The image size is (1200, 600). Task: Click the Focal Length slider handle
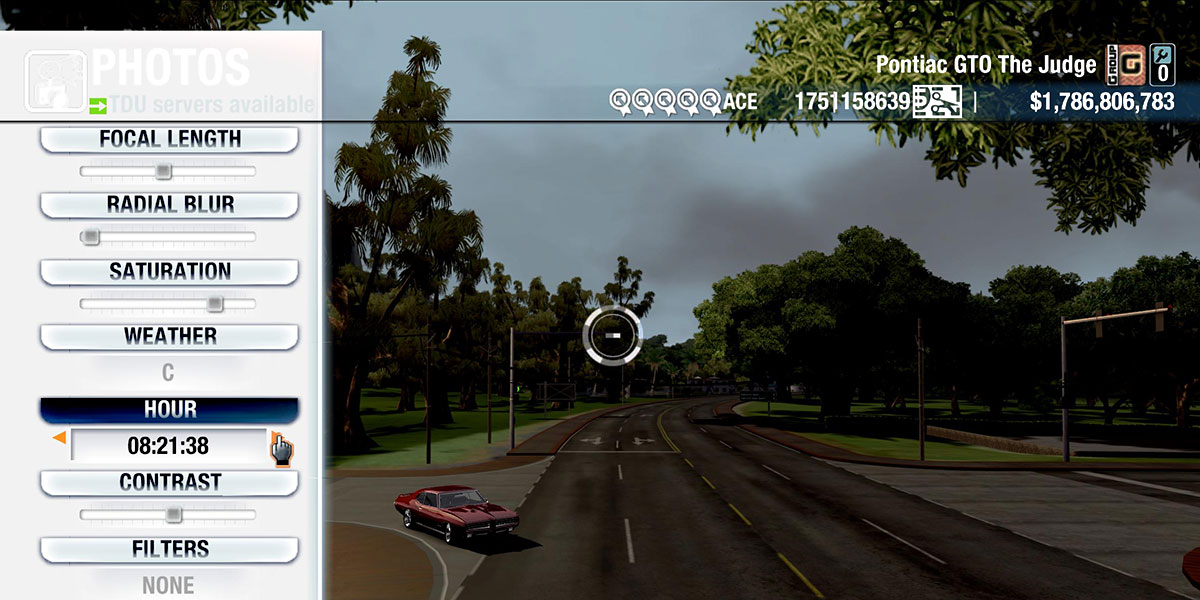[x=163, y=172]
